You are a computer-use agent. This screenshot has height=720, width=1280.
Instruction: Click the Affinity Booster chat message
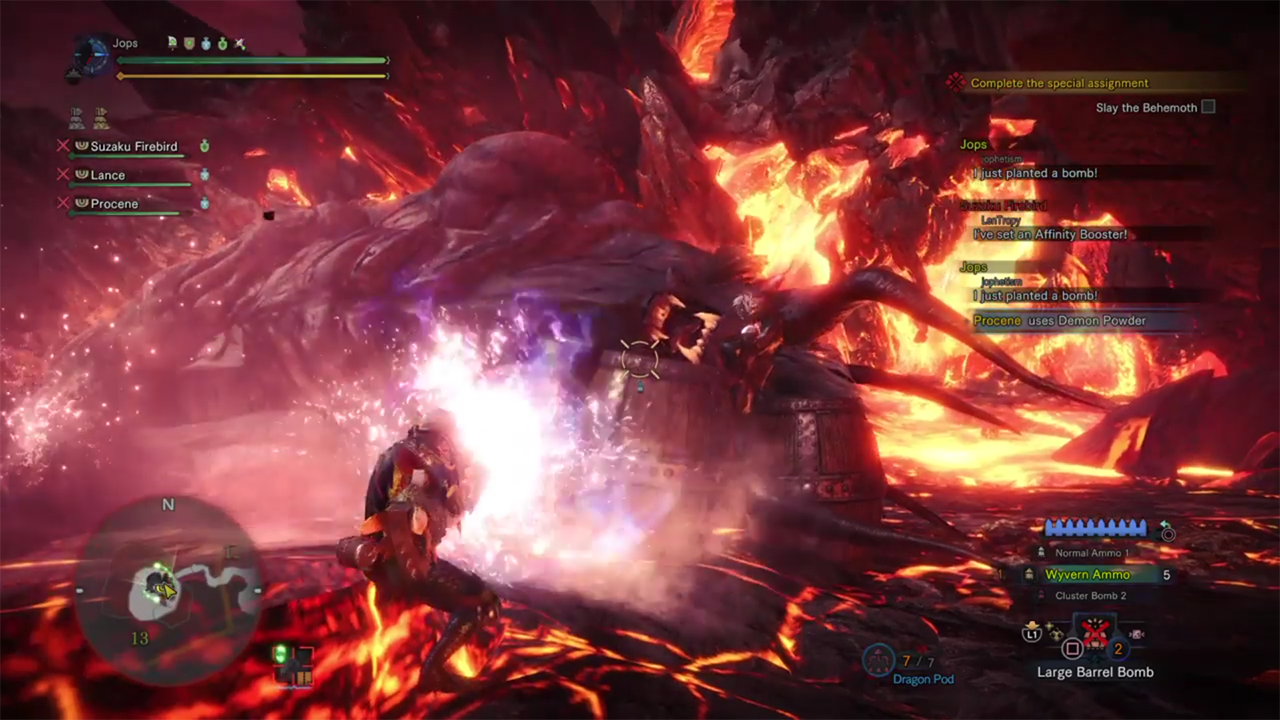coord(1049,234)
